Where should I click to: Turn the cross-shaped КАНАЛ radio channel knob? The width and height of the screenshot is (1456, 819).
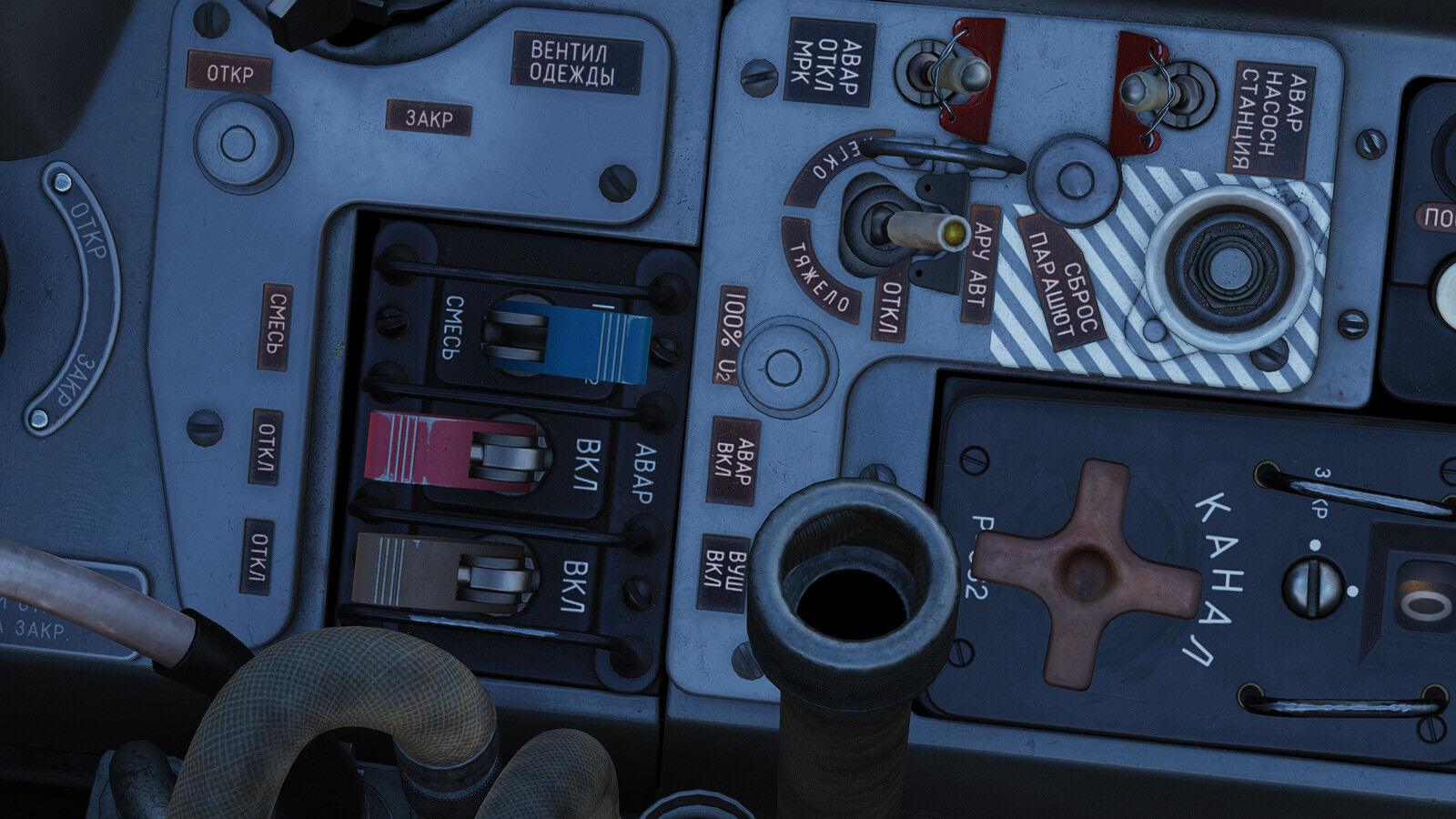pyautogui.click(x=1087, y=572)
